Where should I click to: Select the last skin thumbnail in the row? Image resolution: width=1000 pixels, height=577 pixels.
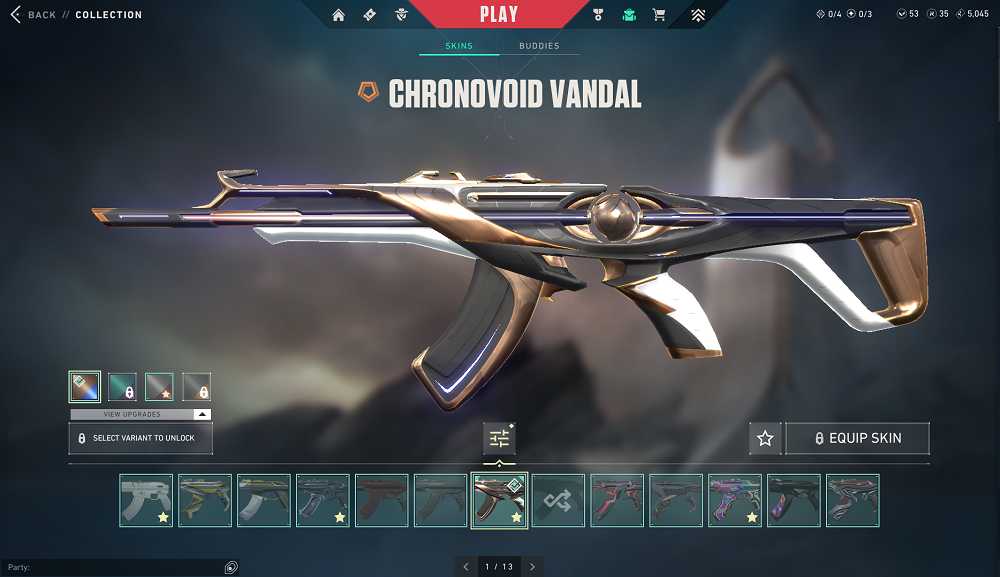point(852,500)
